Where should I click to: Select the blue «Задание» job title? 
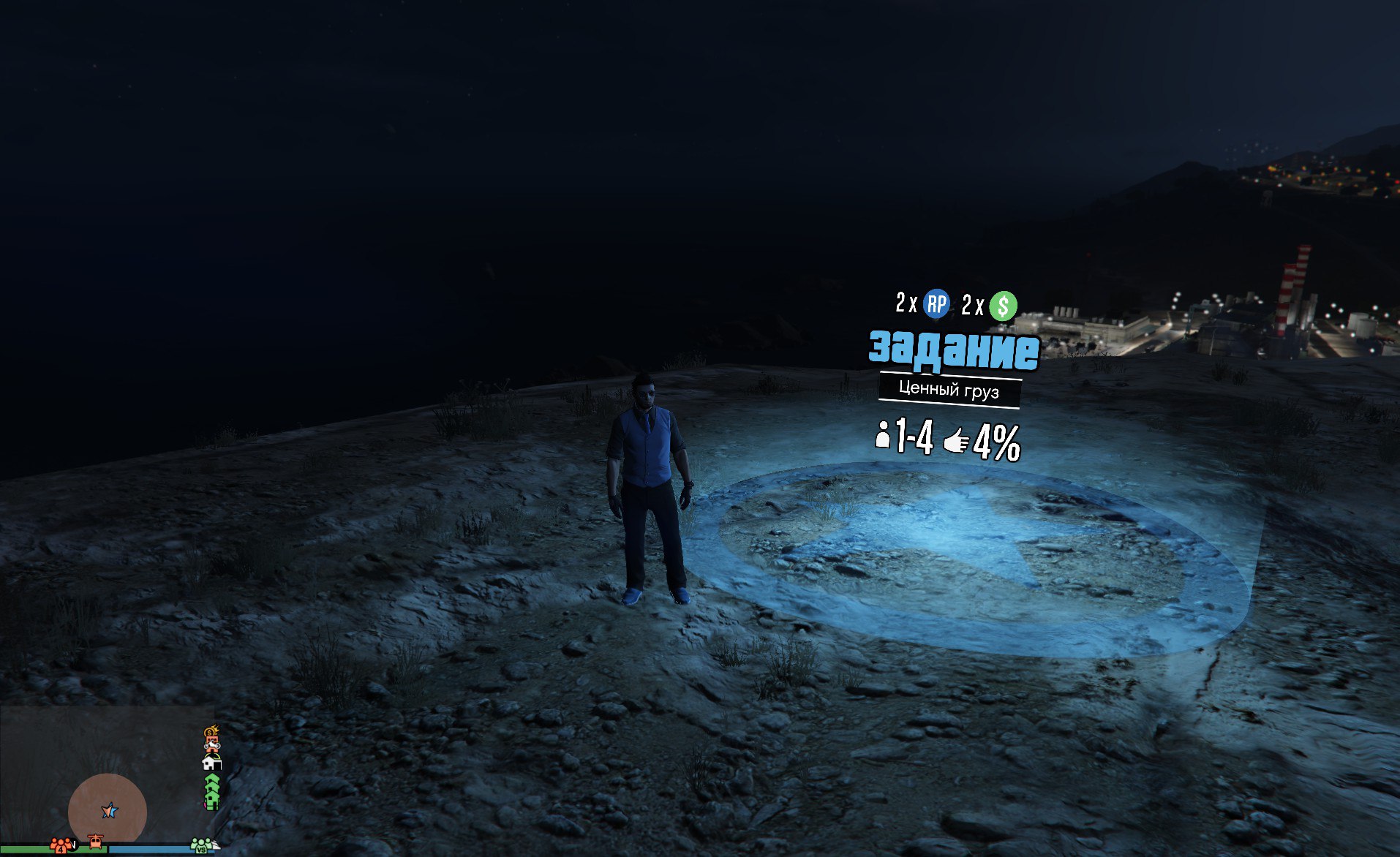[x=954, y=350]
